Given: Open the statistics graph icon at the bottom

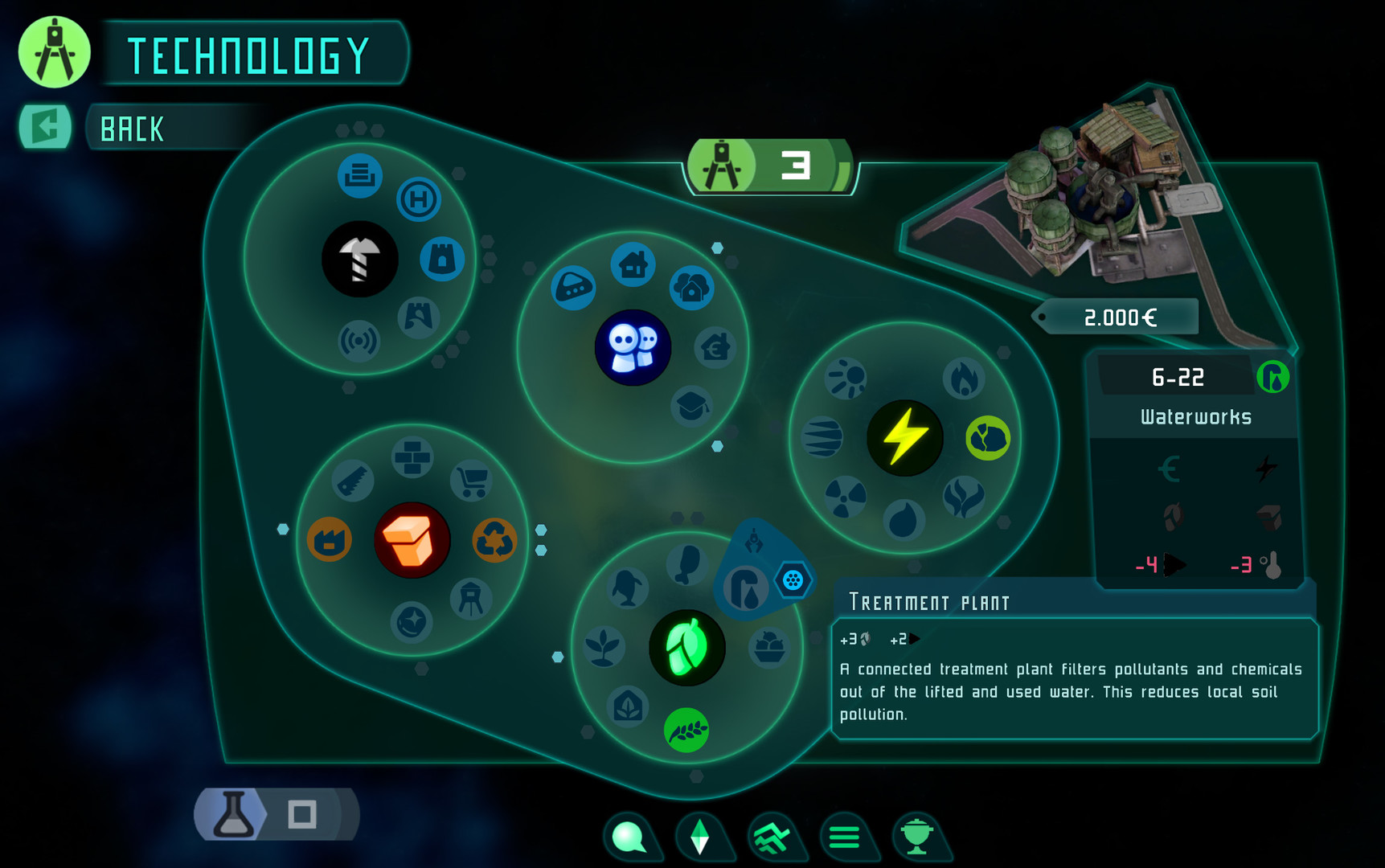Looking at the screenshot, I should [776, 836].
